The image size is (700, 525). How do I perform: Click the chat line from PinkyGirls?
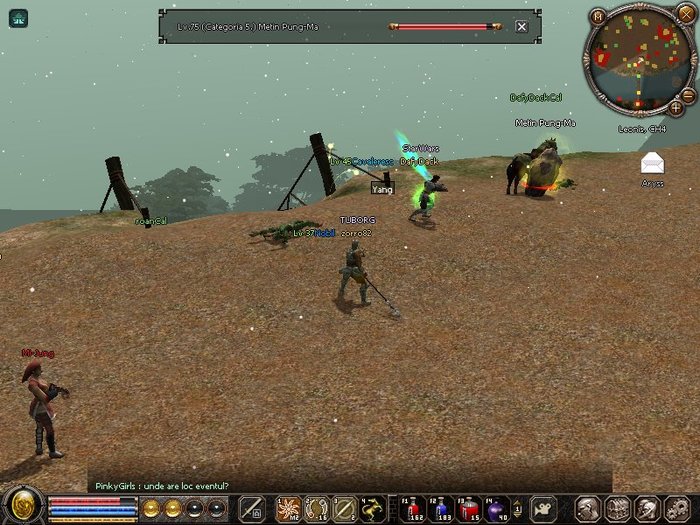coord(162,486)
